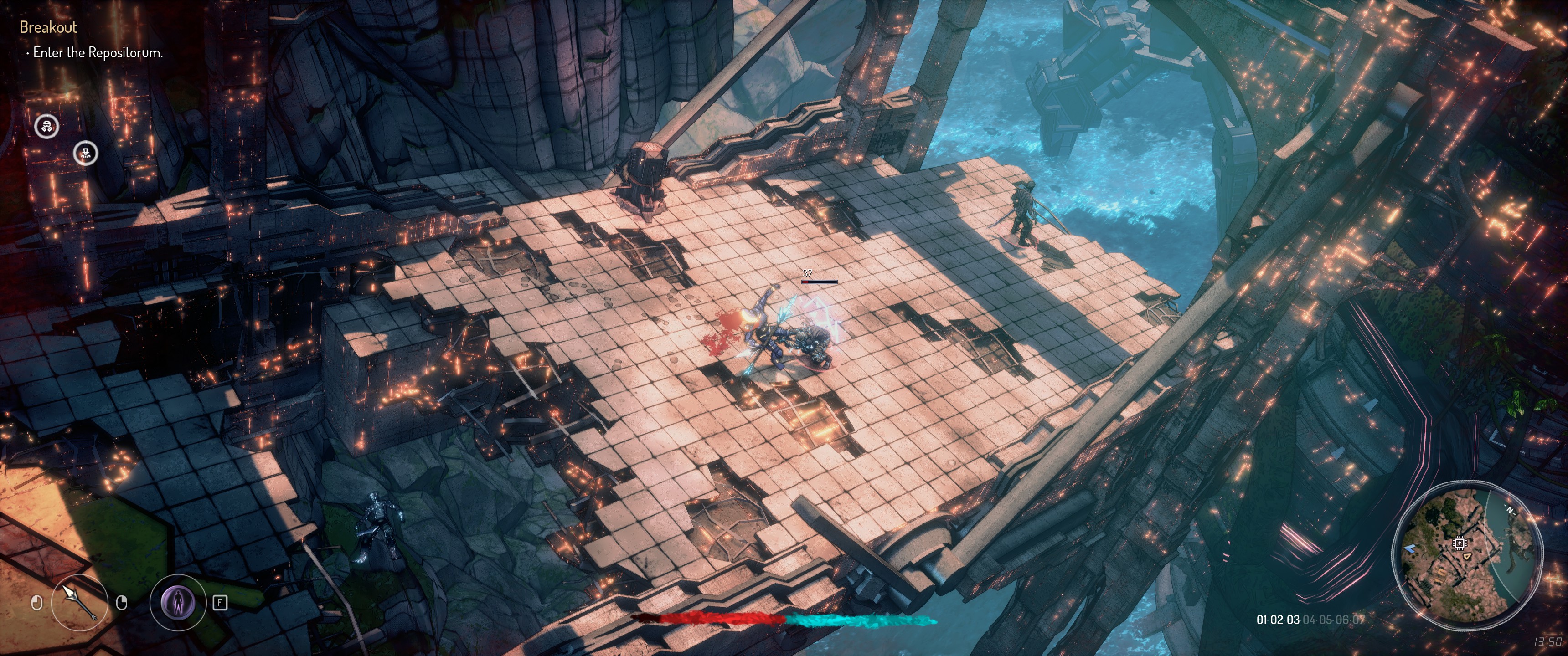The height and width of the screenshot is (656, 1568).
Task: Click the circular status icon below the gas mask
Action: pos(86,154)
